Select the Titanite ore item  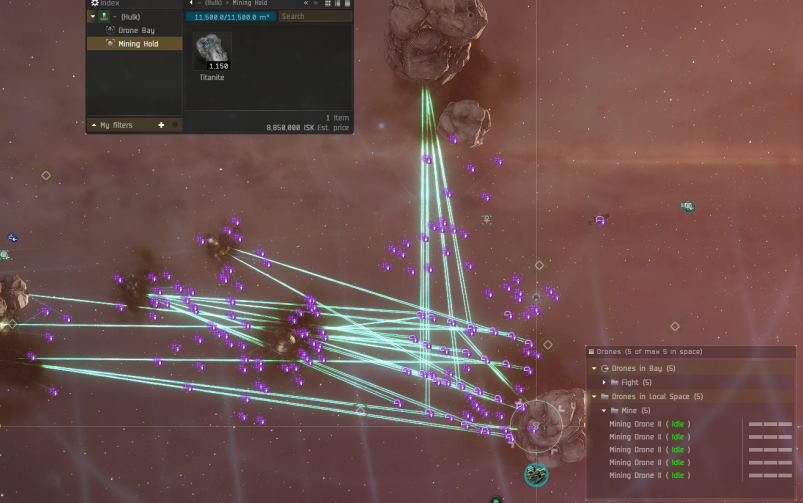pos(212,52)
